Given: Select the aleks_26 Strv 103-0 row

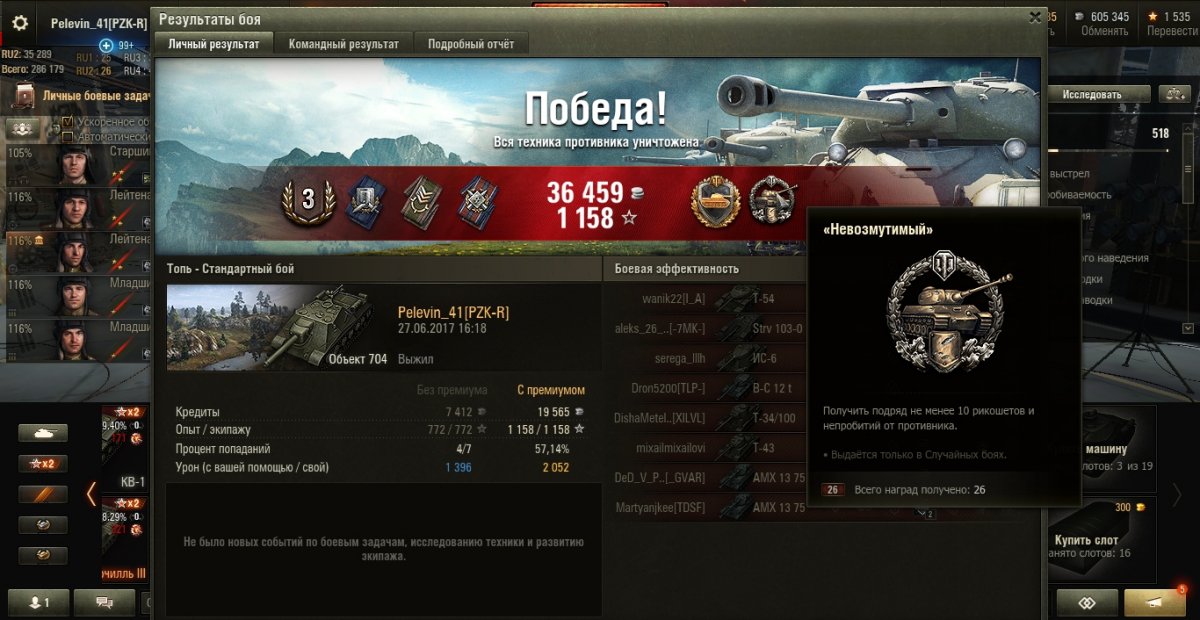Looking at the screenshot, I should click(x=705, y=328).
